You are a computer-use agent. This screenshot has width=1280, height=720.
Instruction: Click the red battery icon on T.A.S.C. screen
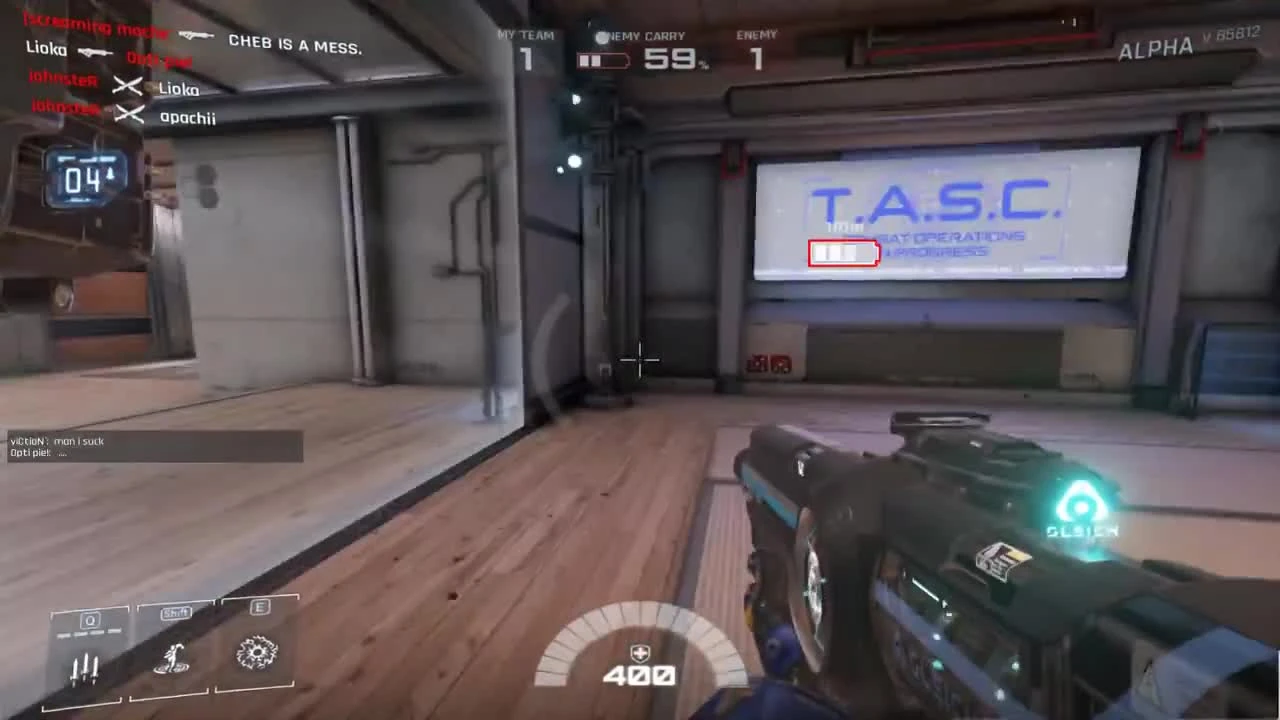click(843, 253)
